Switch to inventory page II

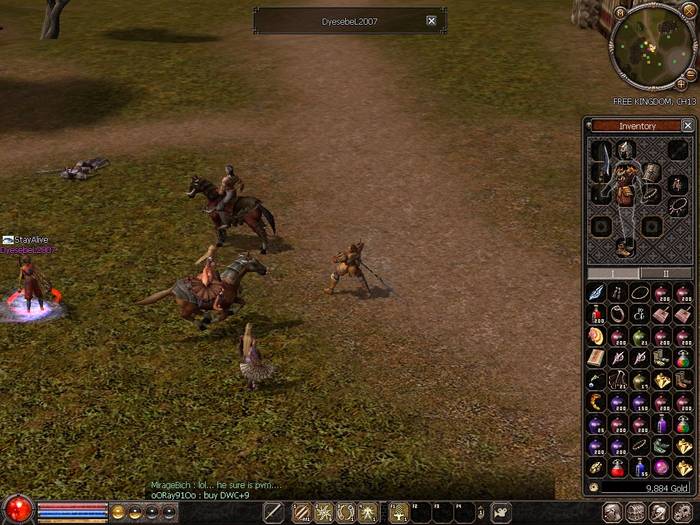pyautogui.click(x=665, y=273)
